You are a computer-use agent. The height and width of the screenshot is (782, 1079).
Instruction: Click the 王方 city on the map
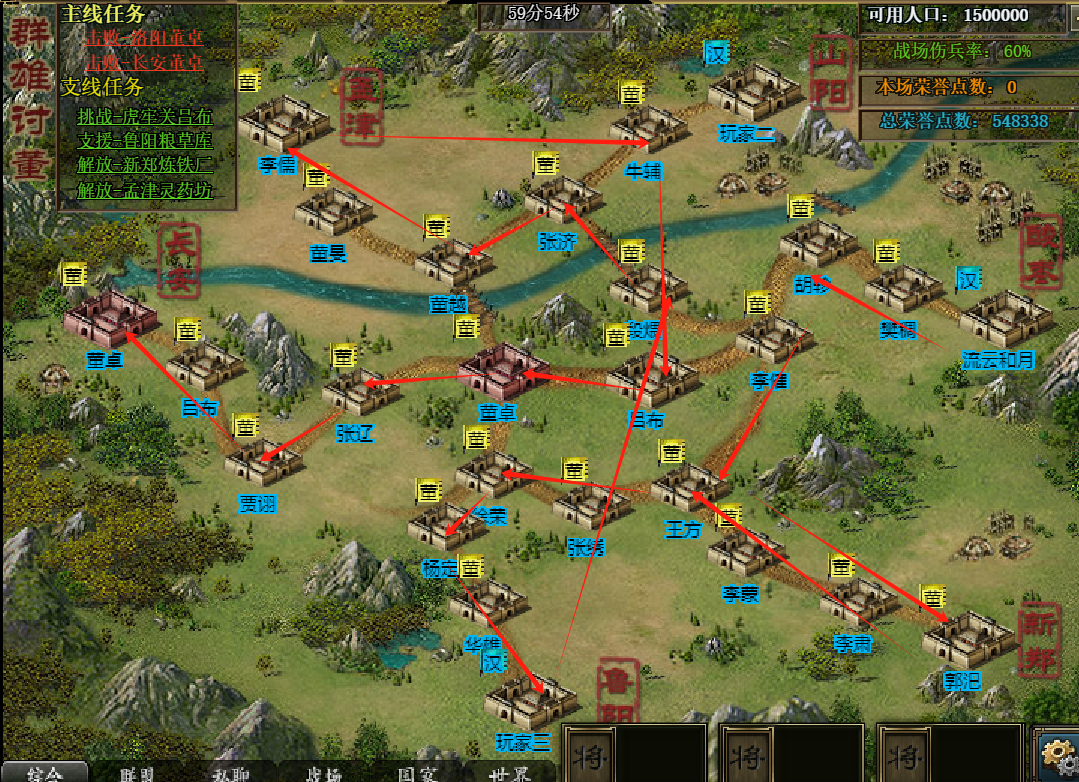(x=689, y=487)
